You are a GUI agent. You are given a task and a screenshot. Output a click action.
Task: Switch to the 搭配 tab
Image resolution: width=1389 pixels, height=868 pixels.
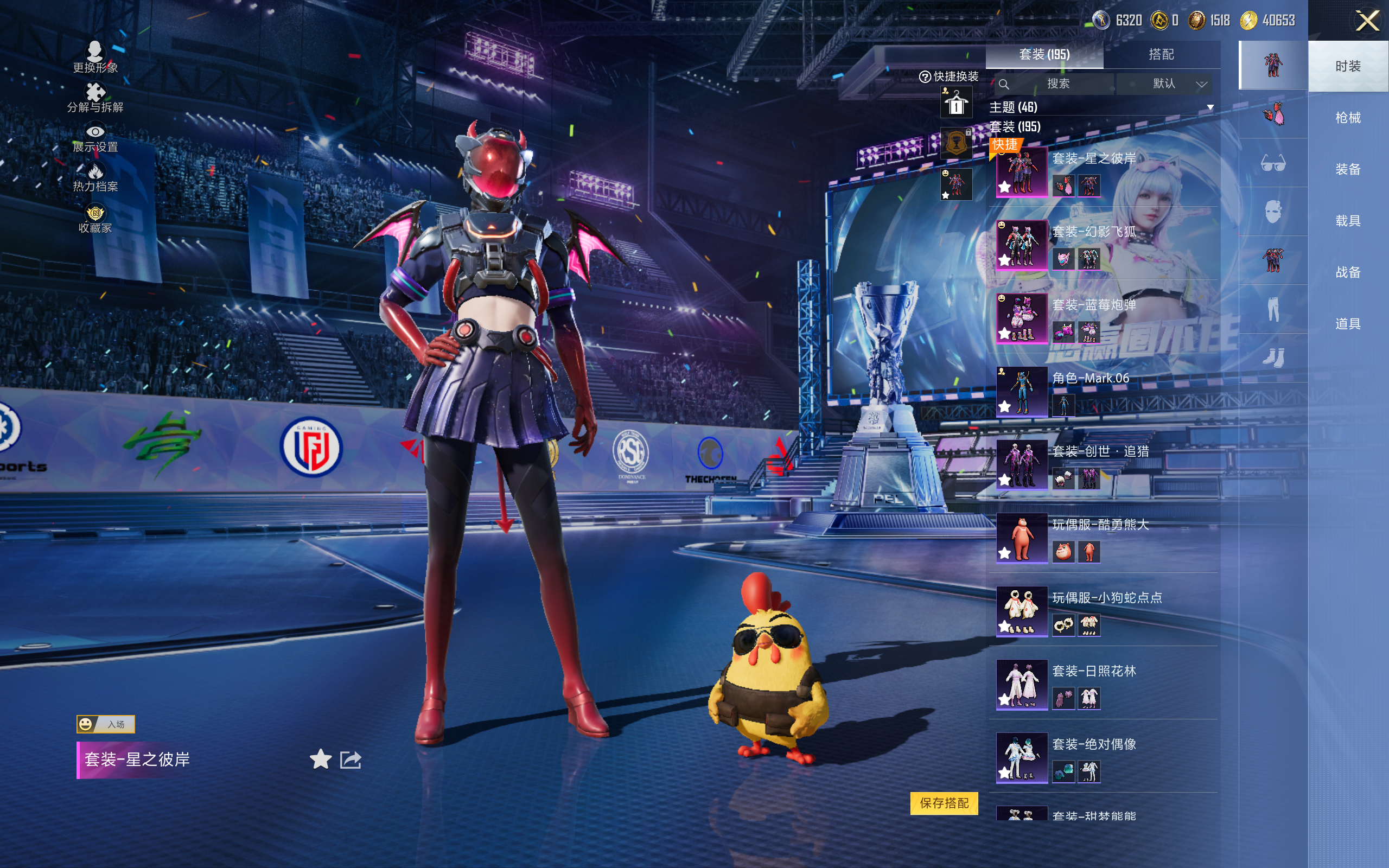tap(1161, 55)
